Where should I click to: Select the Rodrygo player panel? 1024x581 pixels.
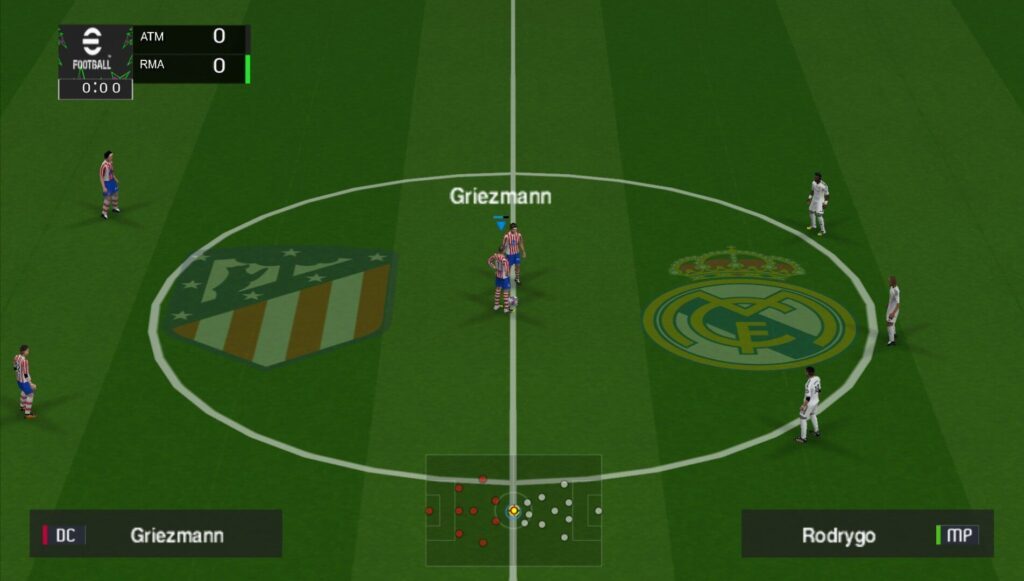(x=866, y=534)
